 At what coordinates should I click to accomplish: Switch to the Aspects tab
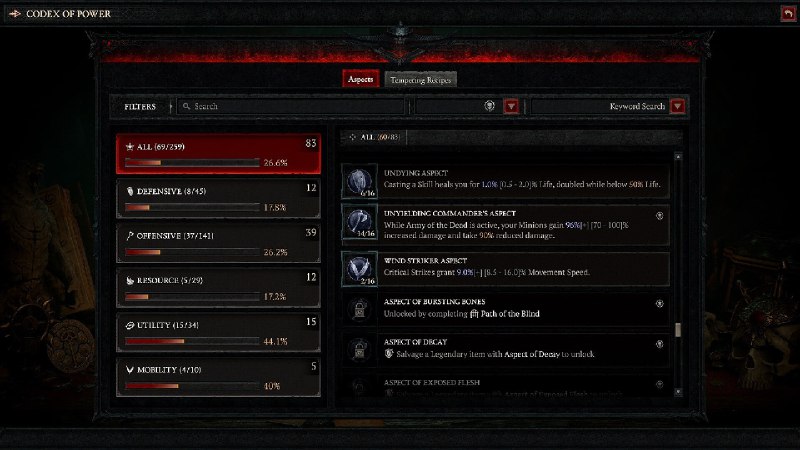[360, 79]
